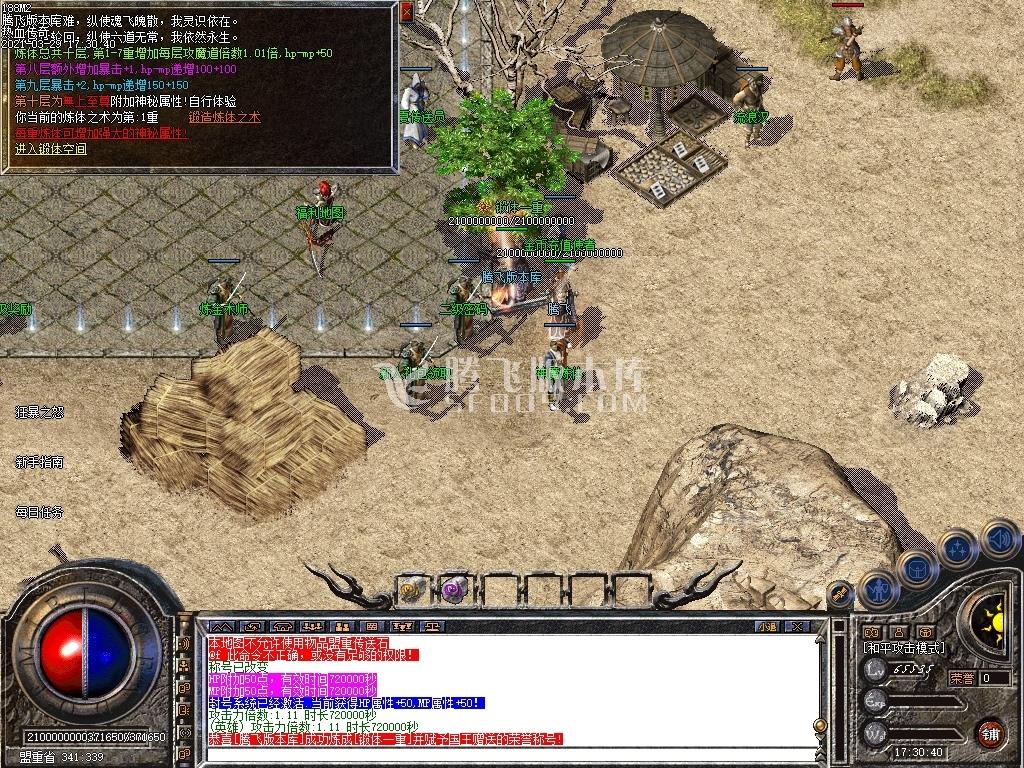Close the chat panel with its X
The height and width of the screenshot is (768, 1024).
click(797, 626)
